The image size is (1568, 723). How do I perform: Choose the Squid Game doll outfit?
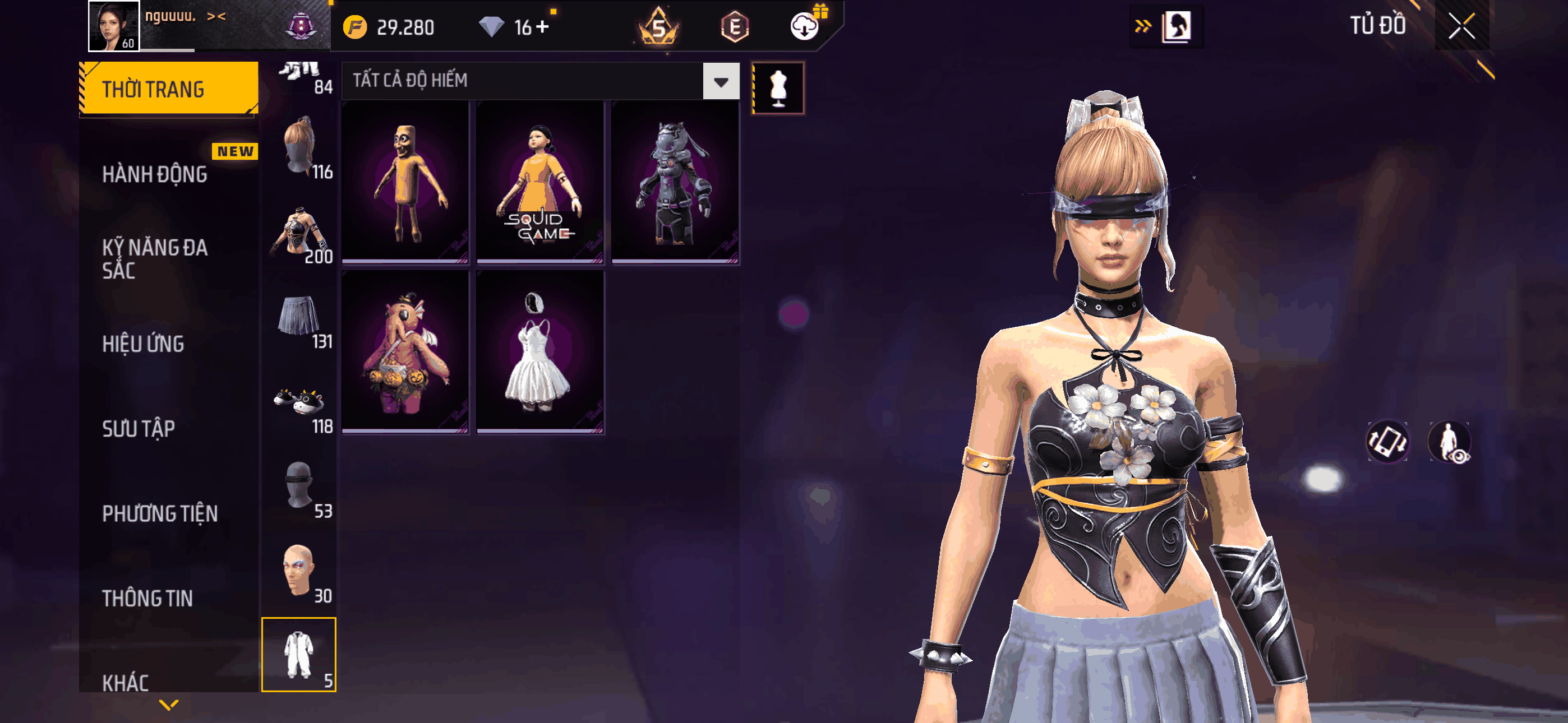[x=540, y=182]
